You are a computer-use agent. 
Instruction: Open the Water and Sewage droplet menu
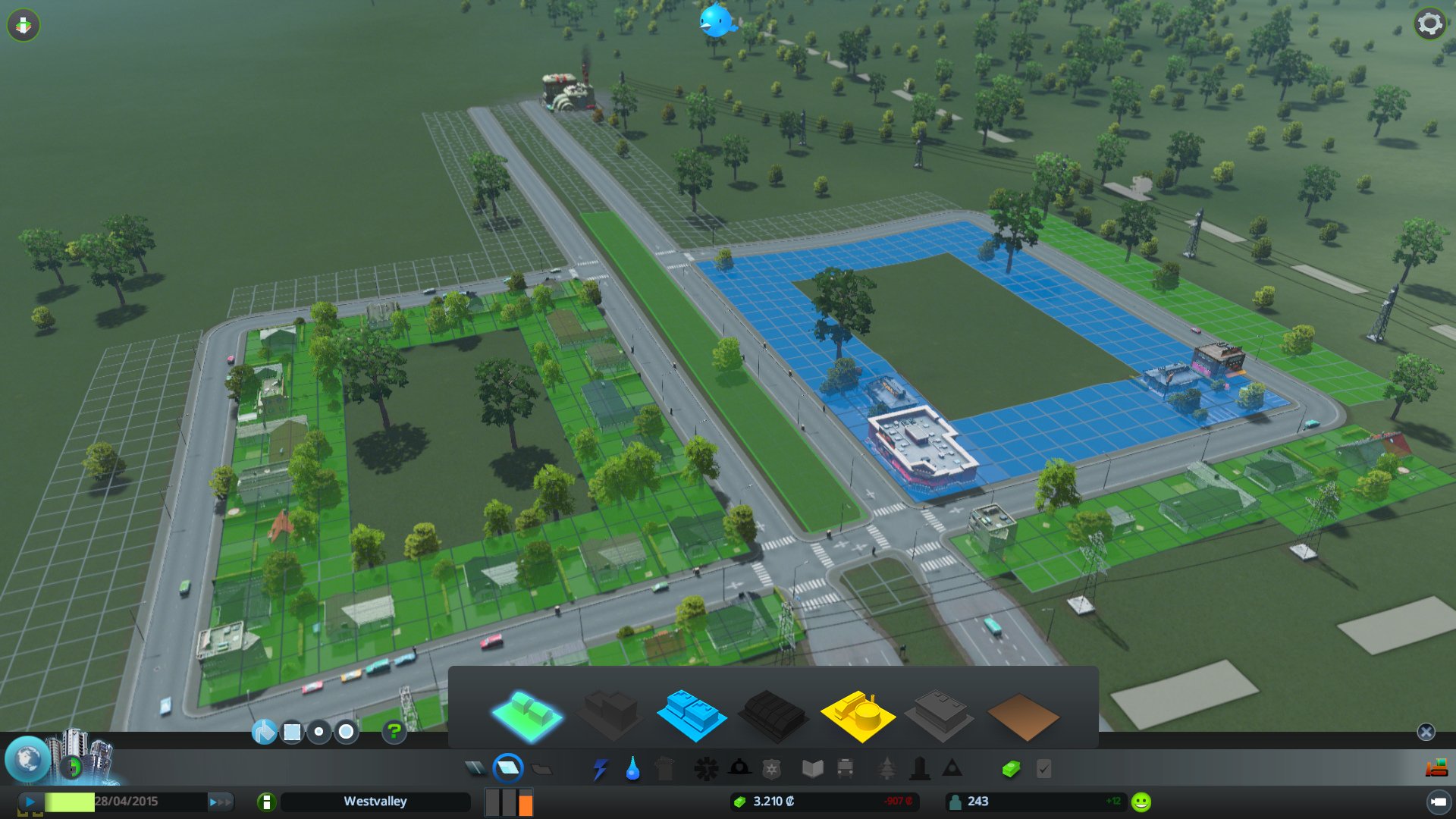point(632,768)
